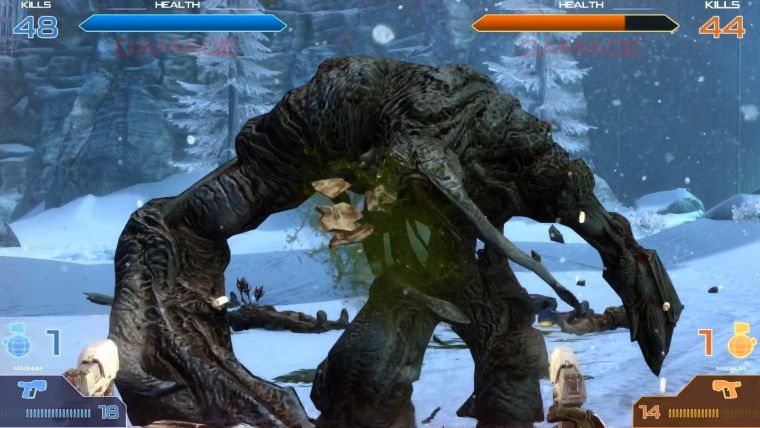Select the orange grenade icon

pyautogui.click(x=741, y=343)
